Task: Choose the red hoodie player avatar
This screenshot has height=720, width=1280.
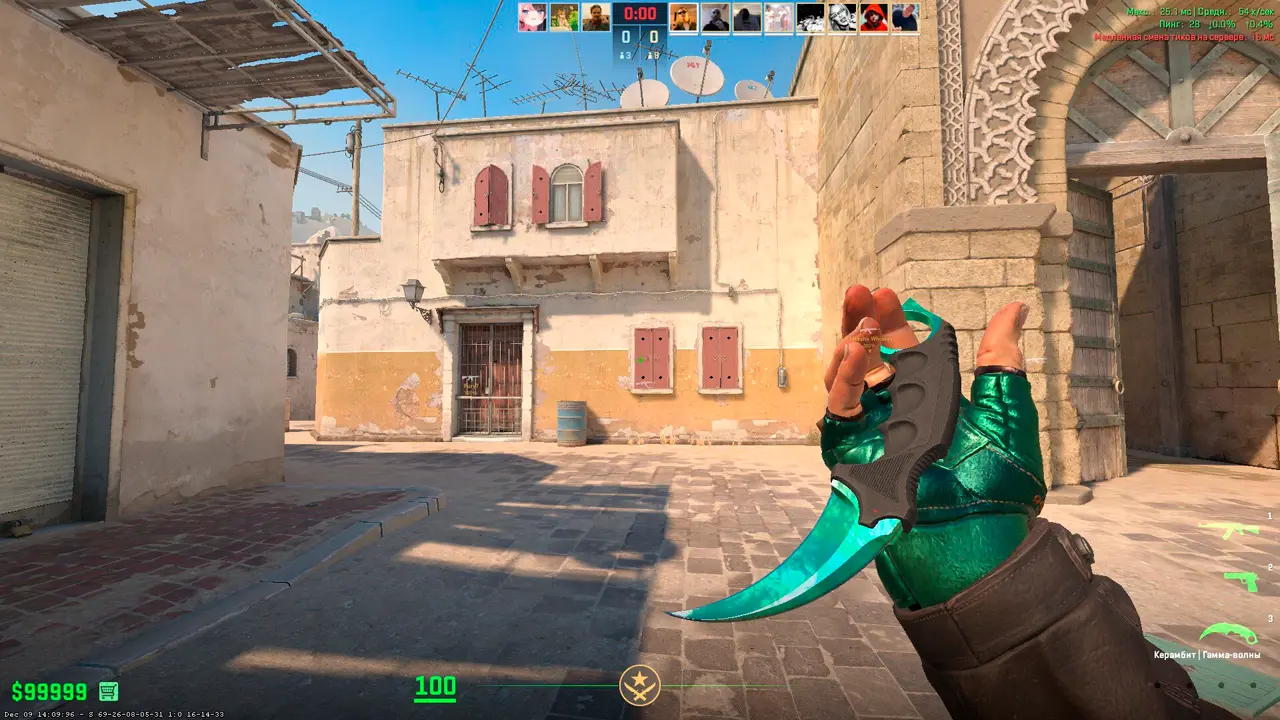Action: click(x=873, y=17)
